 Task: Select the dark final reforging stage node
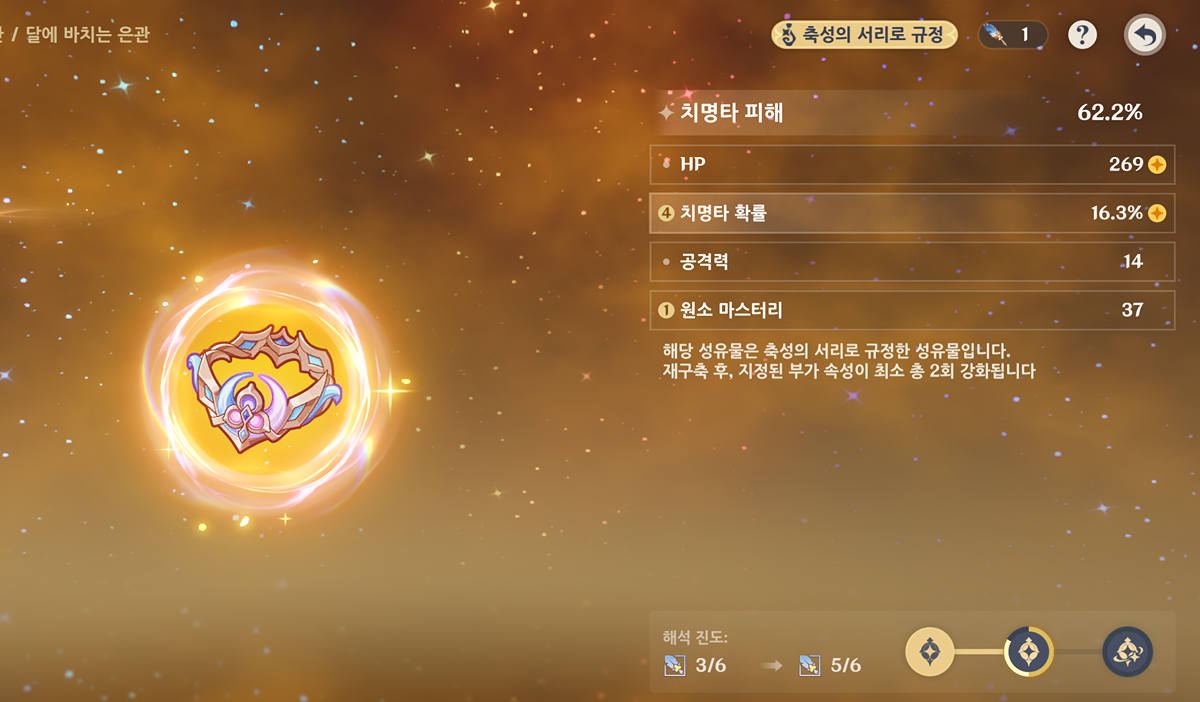[1127, 653]
